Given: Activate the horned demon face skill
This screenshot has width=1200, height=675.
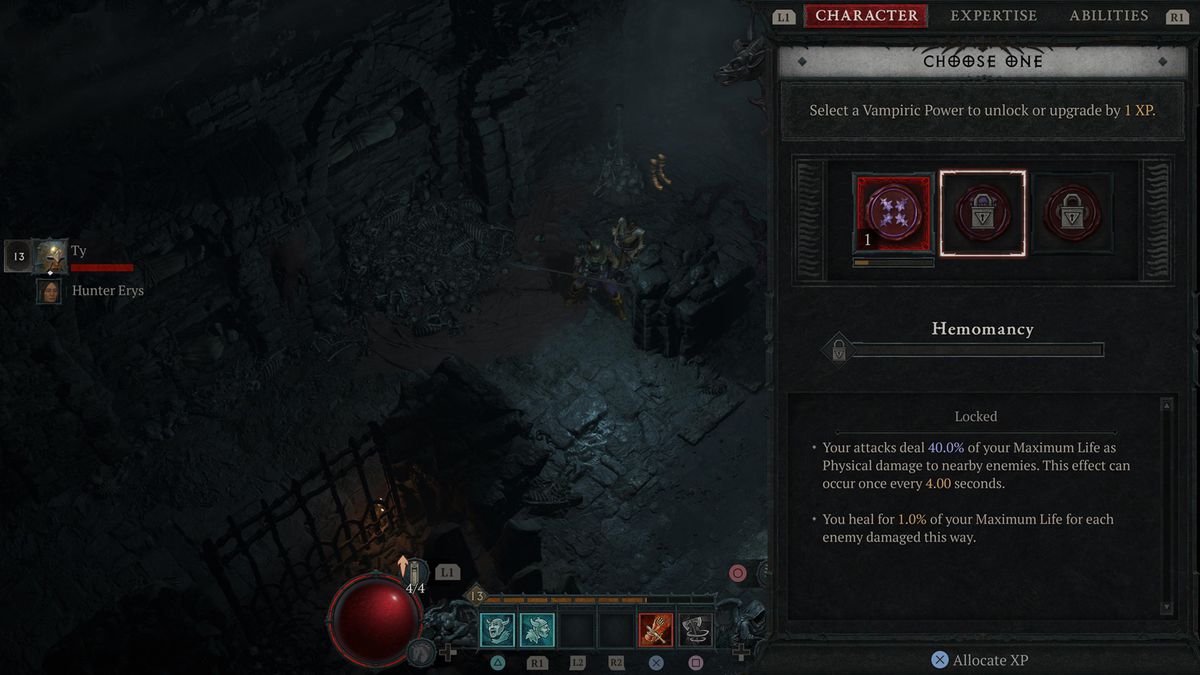Looking at the screenshot, I should point(498,629).
